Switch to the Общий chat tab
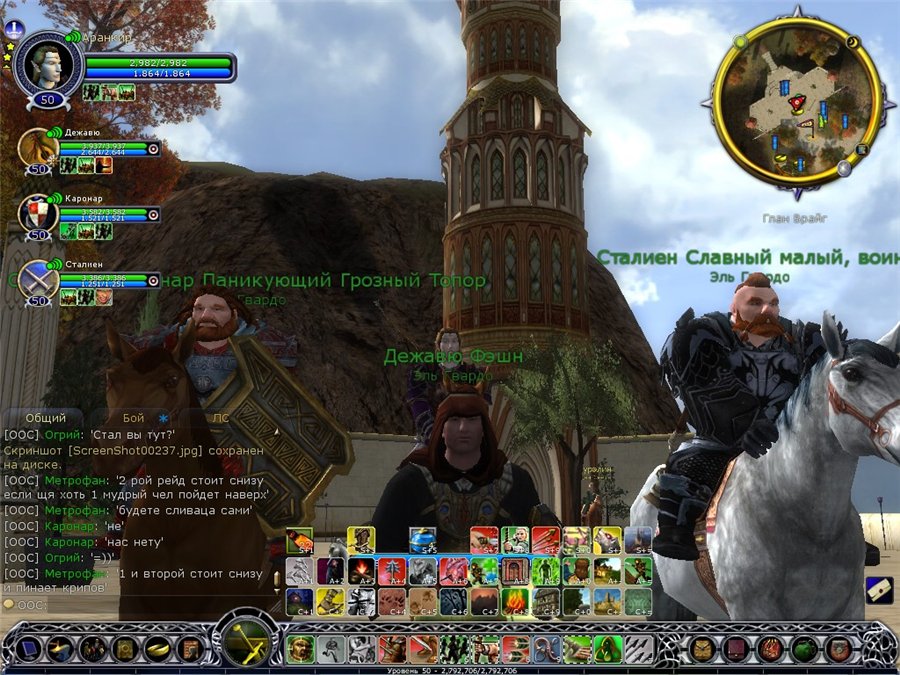Viewport: 900px width, 675px height. point(45,418)
